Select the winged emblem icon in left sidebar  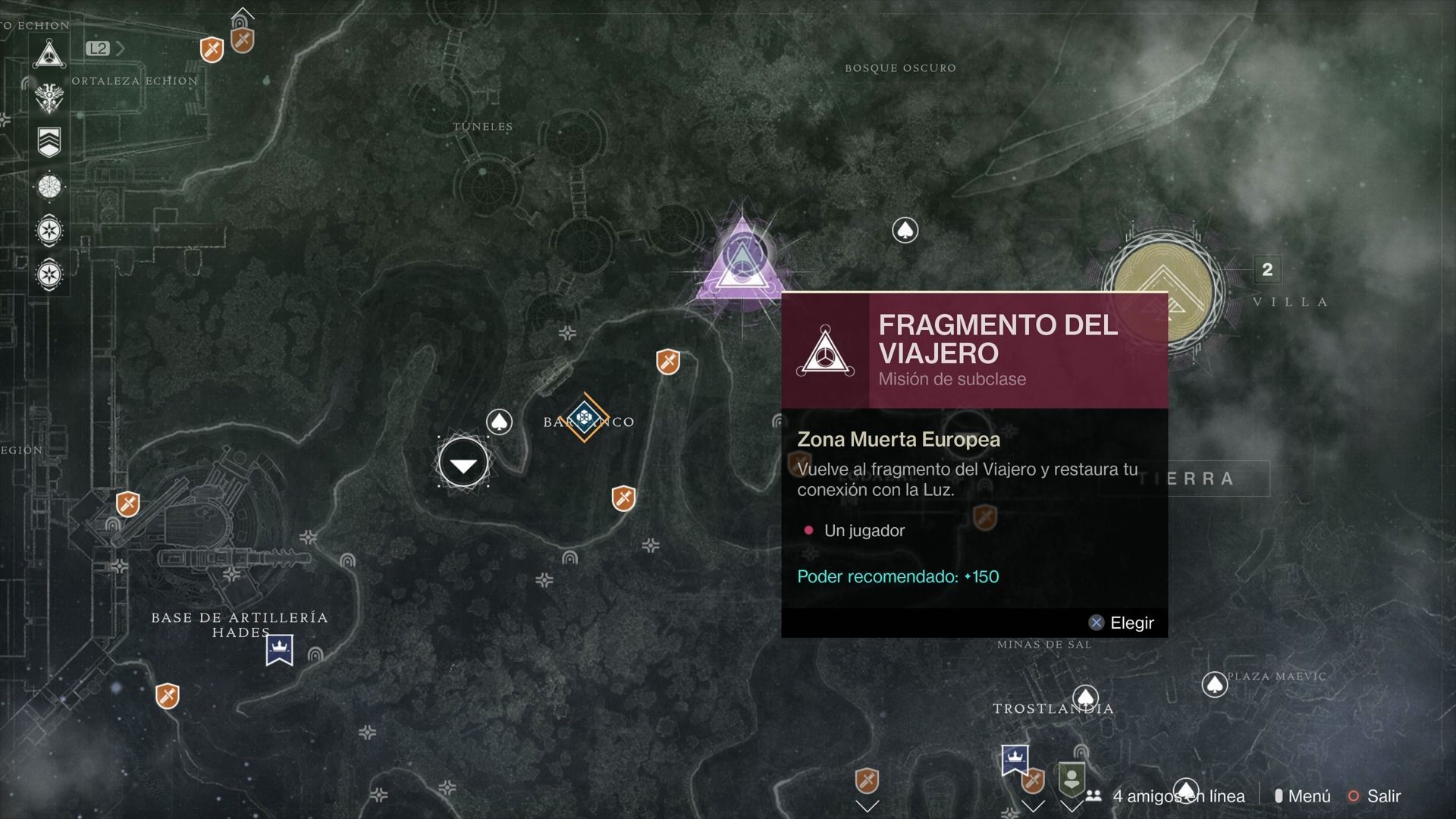50,98
